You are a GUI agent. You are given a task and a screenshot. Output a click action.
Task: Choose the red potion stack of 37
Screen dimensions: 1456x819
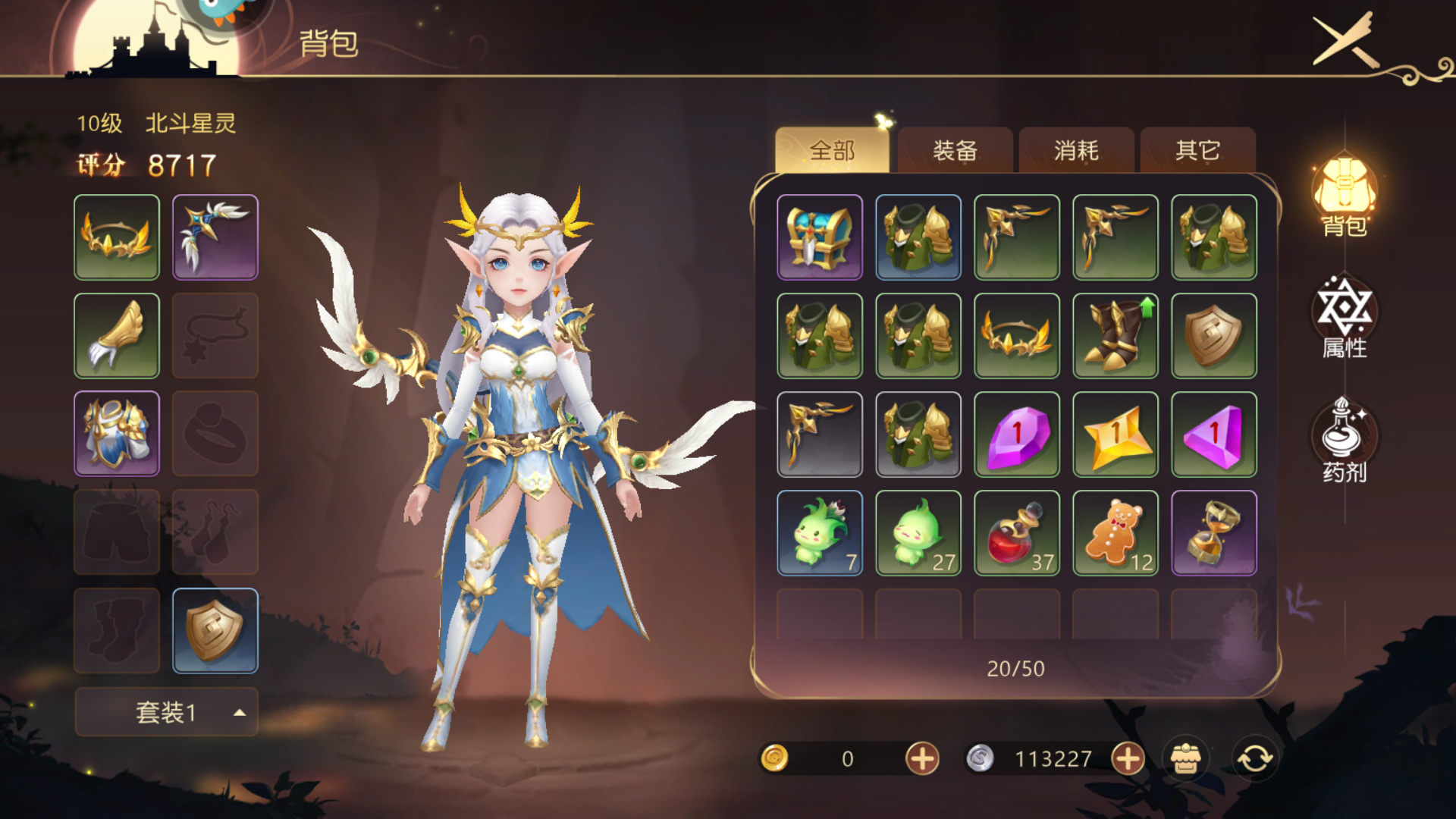[x=1017, y=533]
